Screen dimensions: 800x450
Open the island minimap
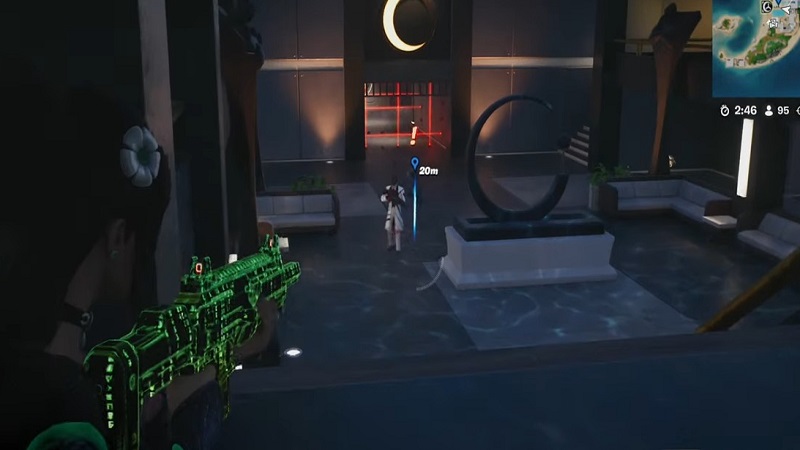757,47
